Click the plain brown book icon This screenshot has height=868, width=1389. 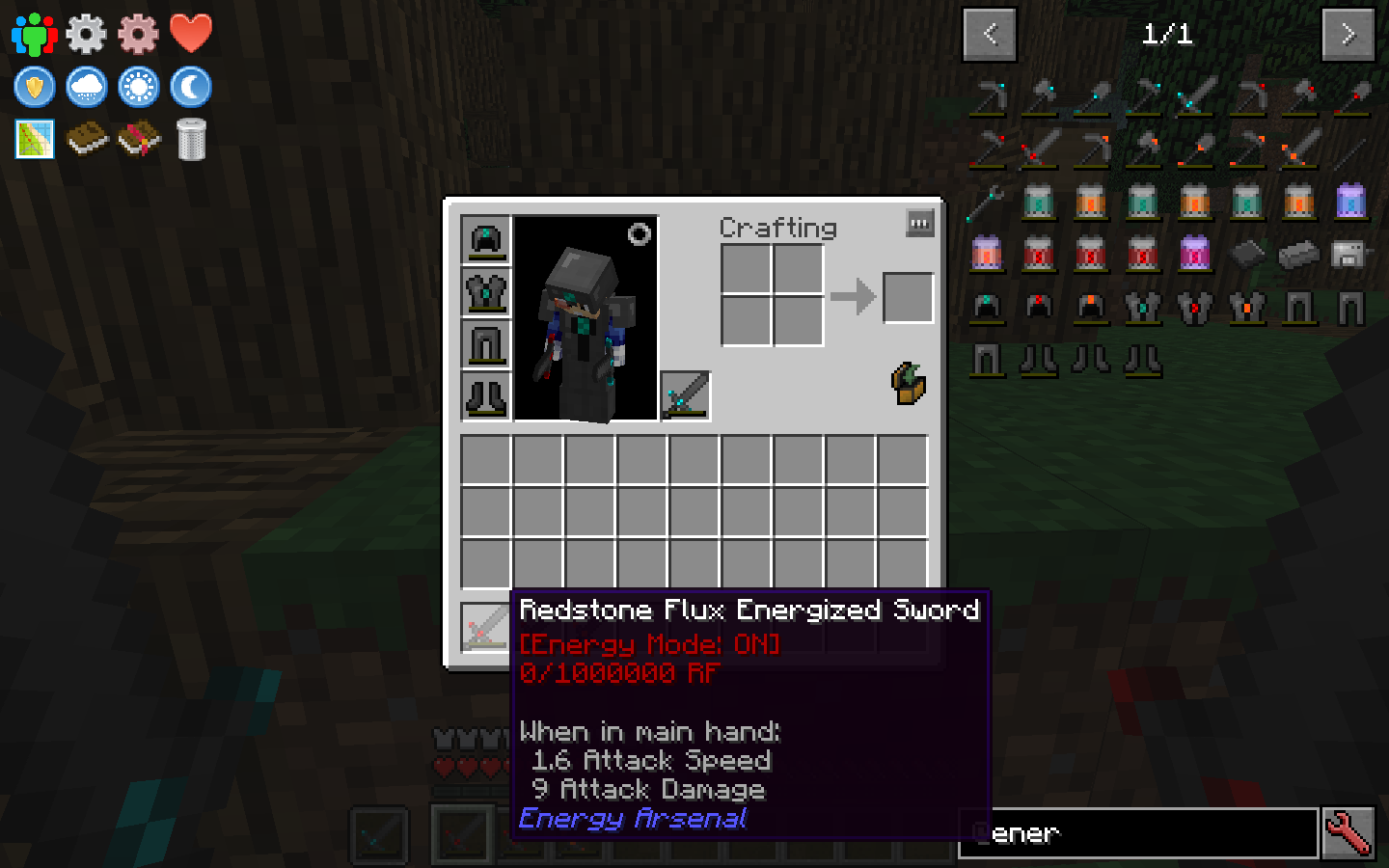[86, 138]
